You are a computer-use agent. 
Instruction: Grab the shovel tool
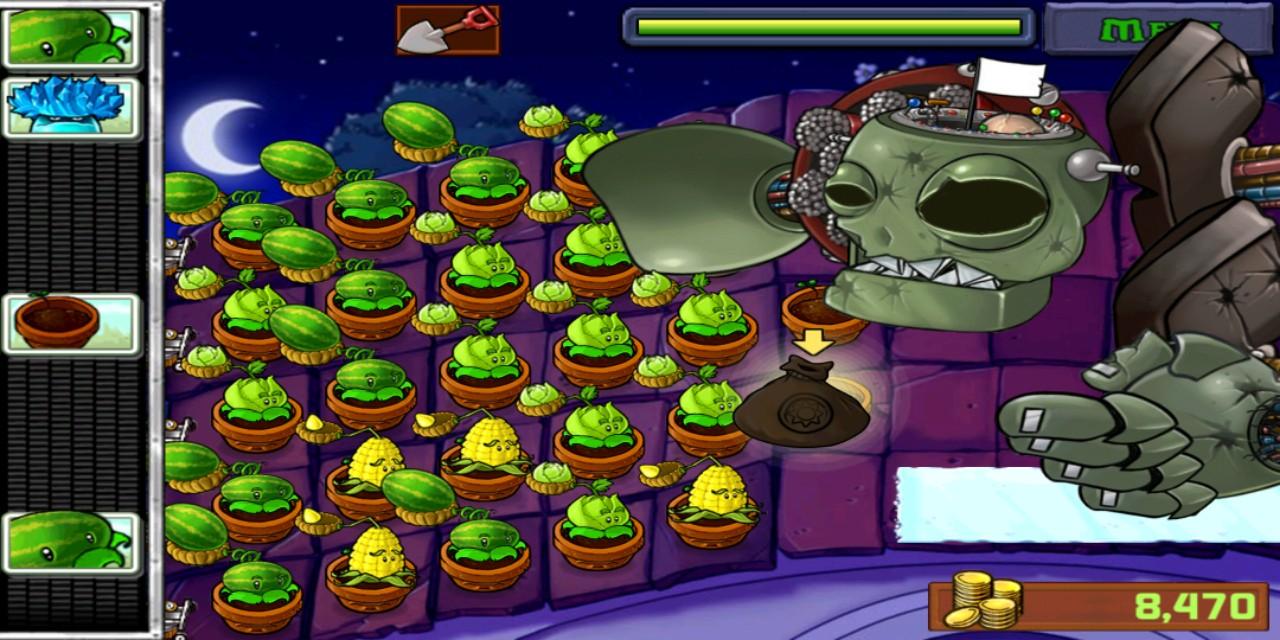(x=447, y=30)
